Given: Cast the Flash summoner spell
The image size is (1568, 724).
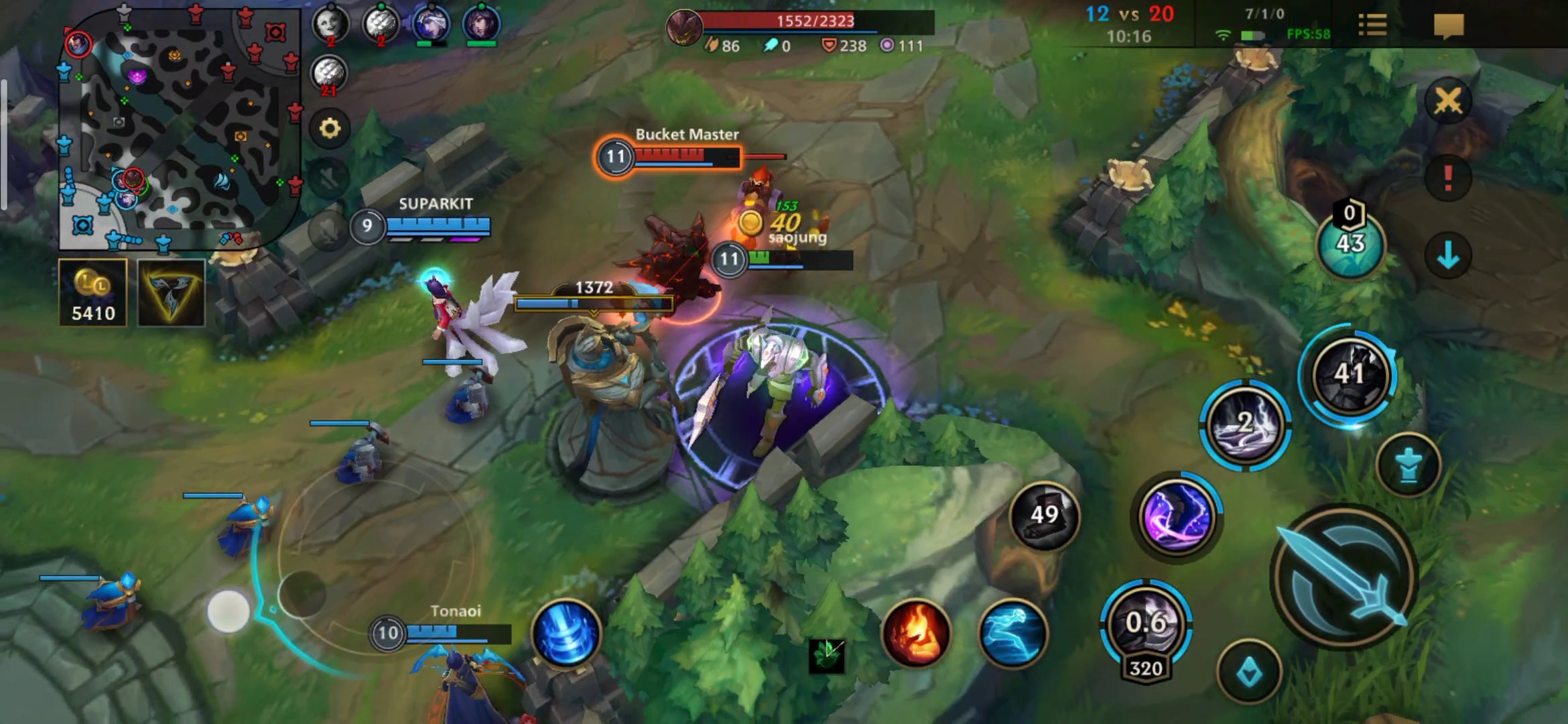Looking at the screenshot, I should (x=1012, y=633).
